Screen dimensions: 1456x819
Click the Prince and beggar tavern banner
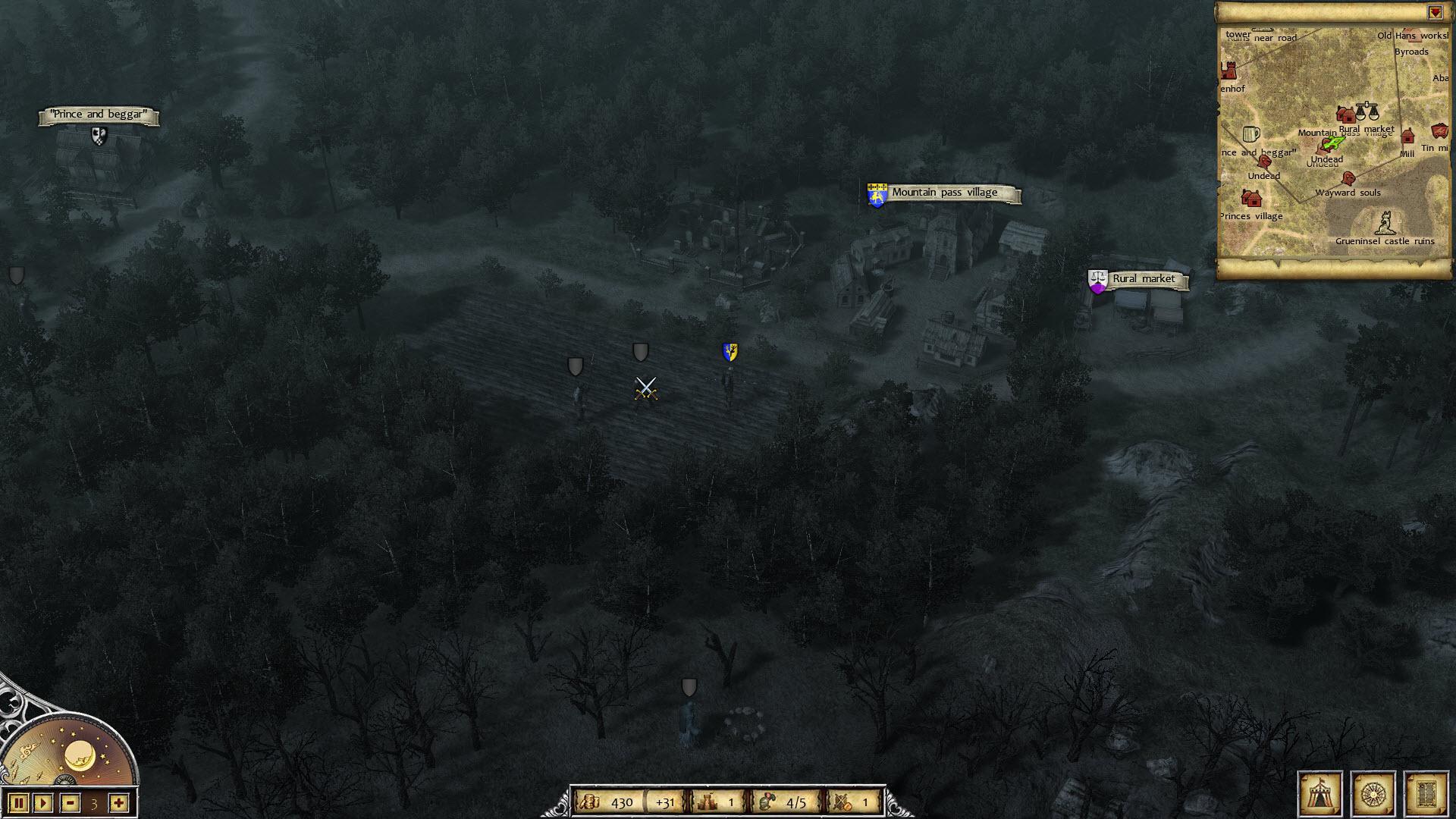coord(99,115)
